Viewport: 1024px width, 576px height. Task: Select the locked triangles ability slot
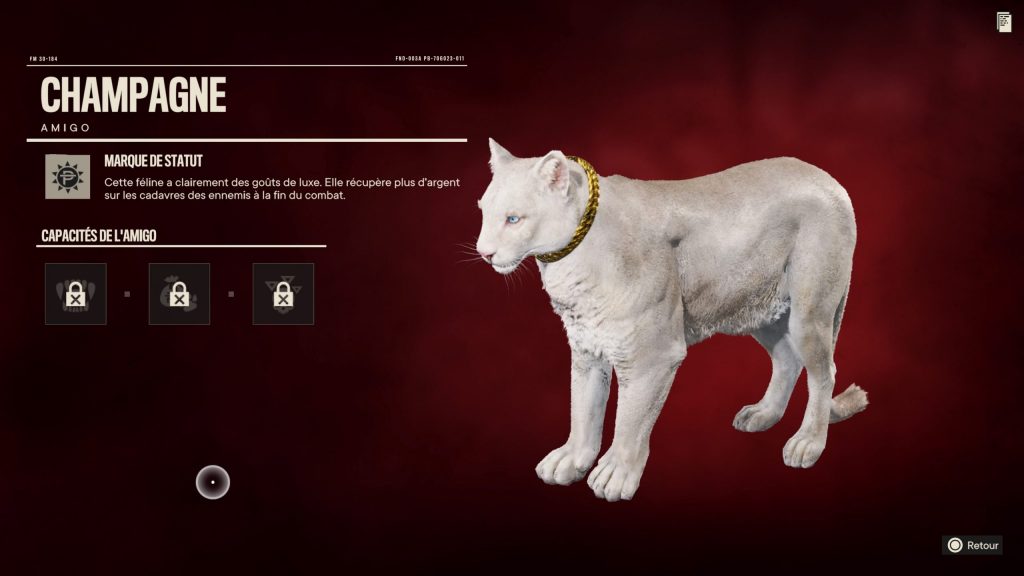(283, 294)
